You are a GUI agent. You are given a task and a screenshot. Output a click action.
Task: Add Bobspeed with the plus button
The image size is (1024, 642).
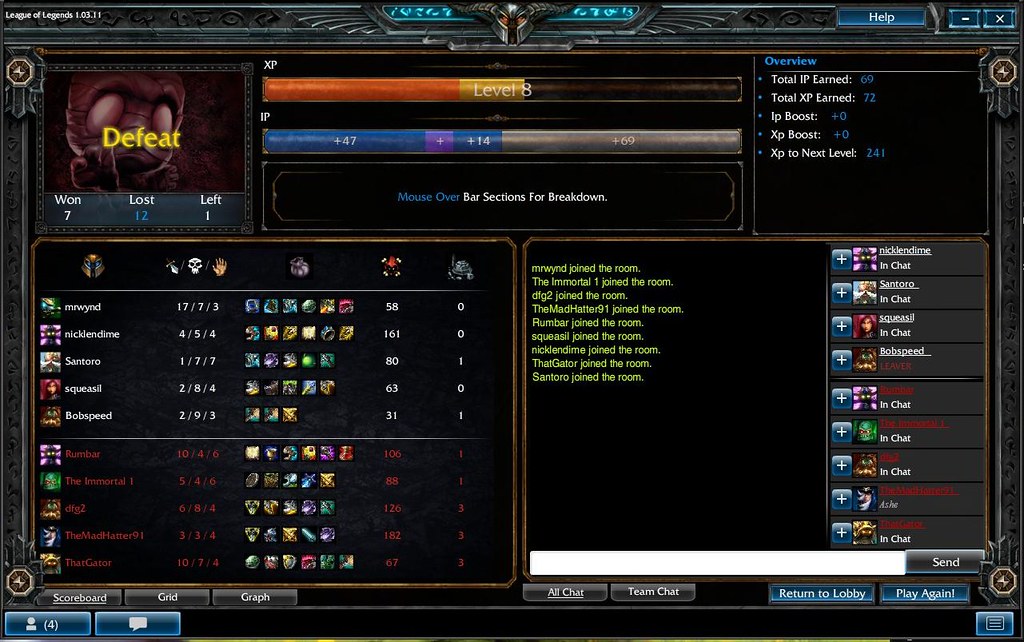click(842, 360)
